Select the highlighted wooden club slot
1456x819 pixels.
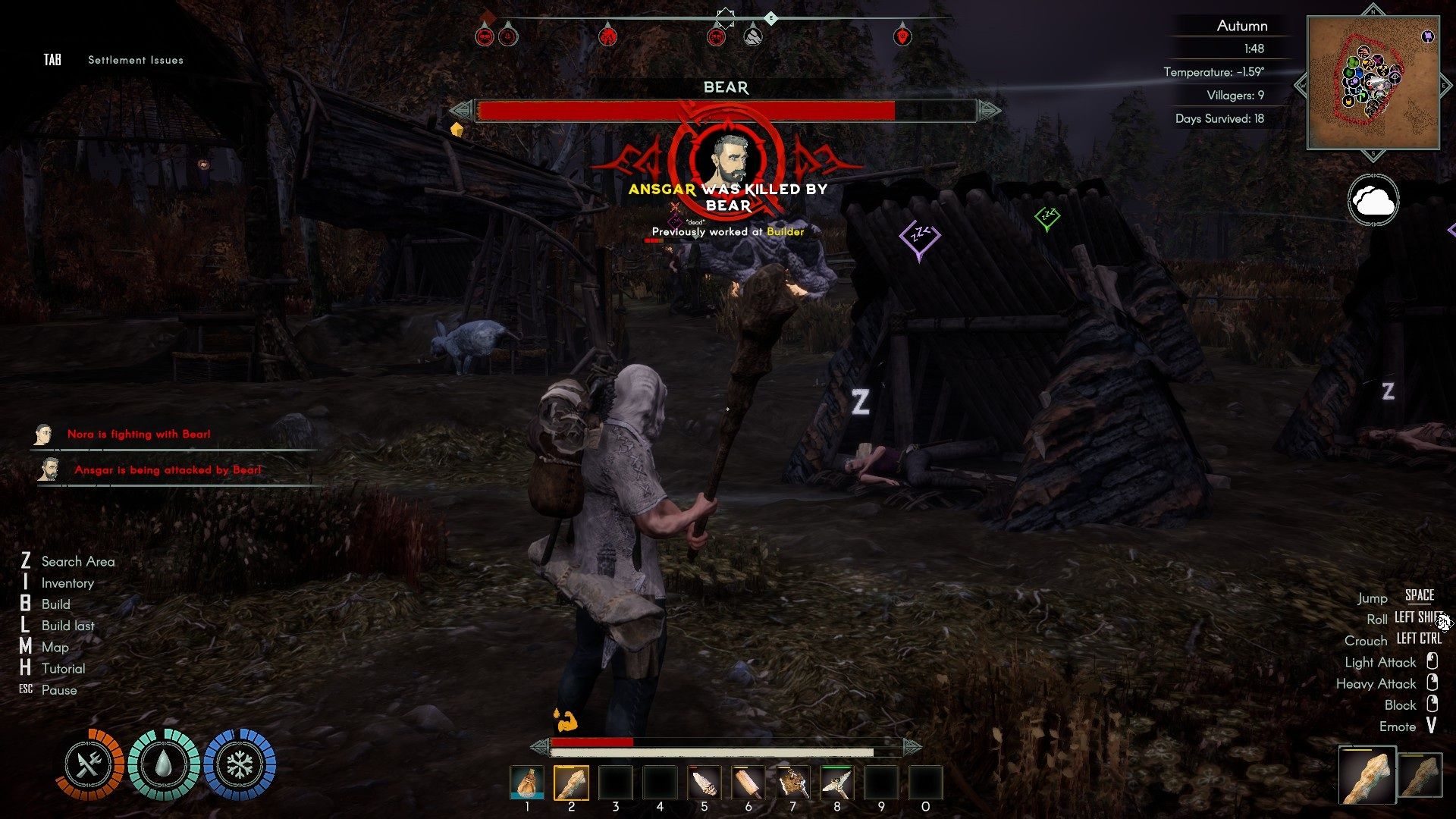pos(571,783)
